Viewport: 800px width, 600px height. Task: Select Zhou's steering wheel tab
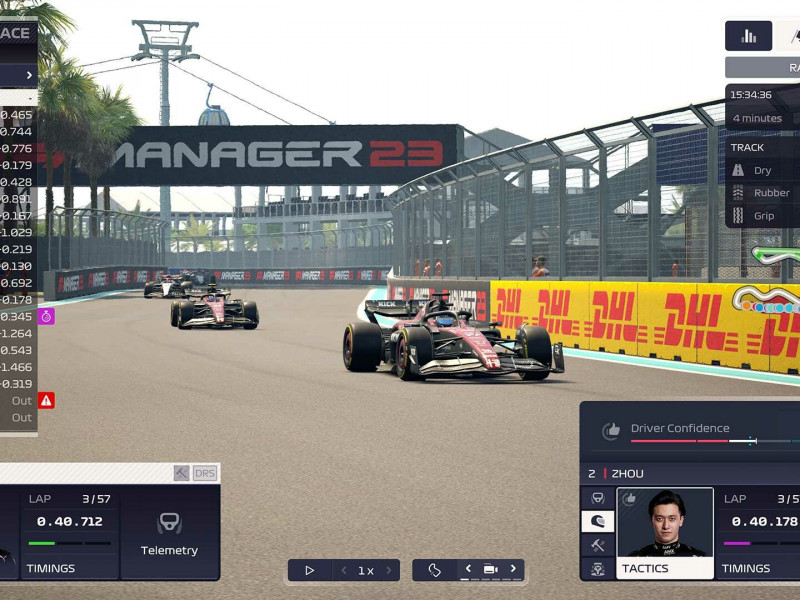click(x=598, y=497)
